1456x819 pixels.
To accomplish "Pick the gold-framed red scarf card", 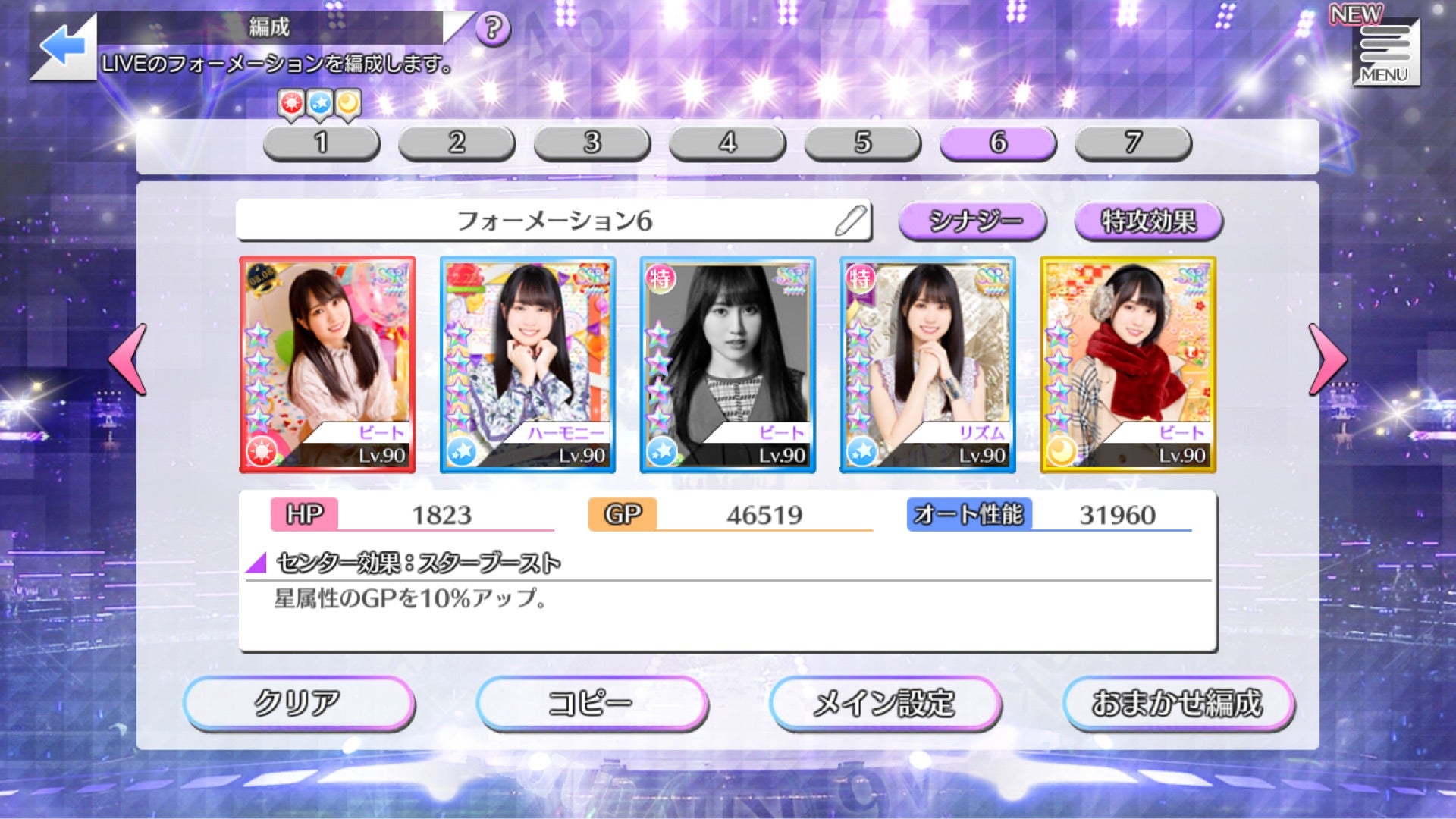I will [1128, 365].
